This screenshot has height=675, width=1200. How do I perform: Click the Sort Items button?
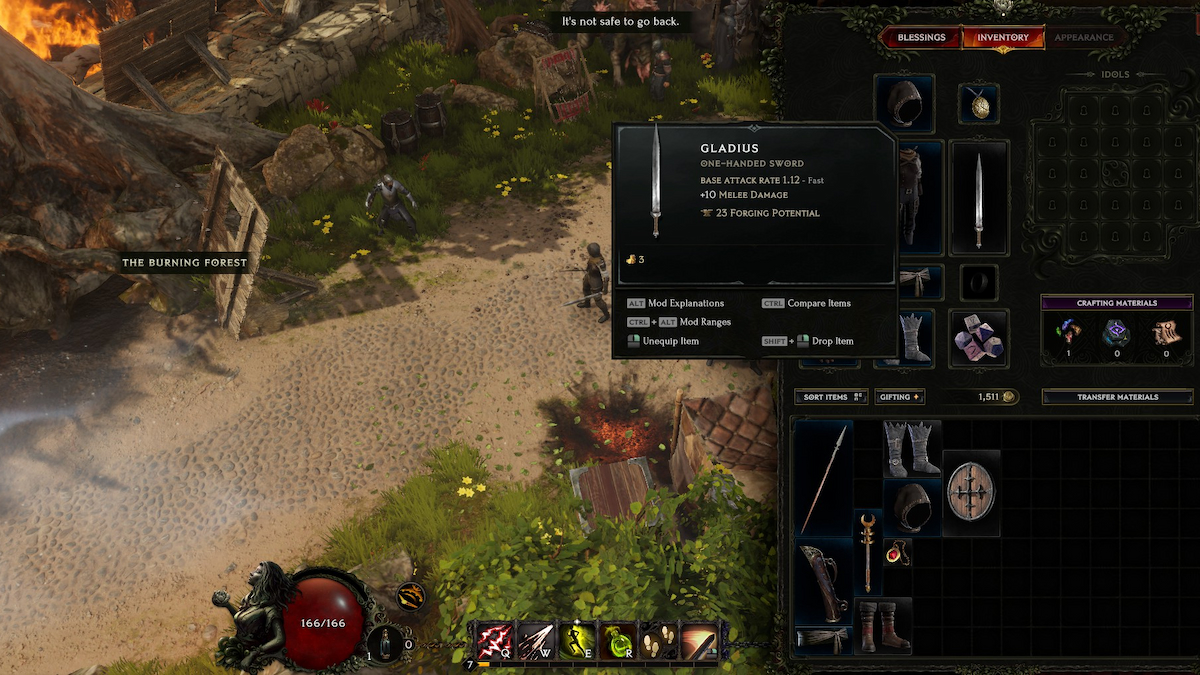(831, 397)
